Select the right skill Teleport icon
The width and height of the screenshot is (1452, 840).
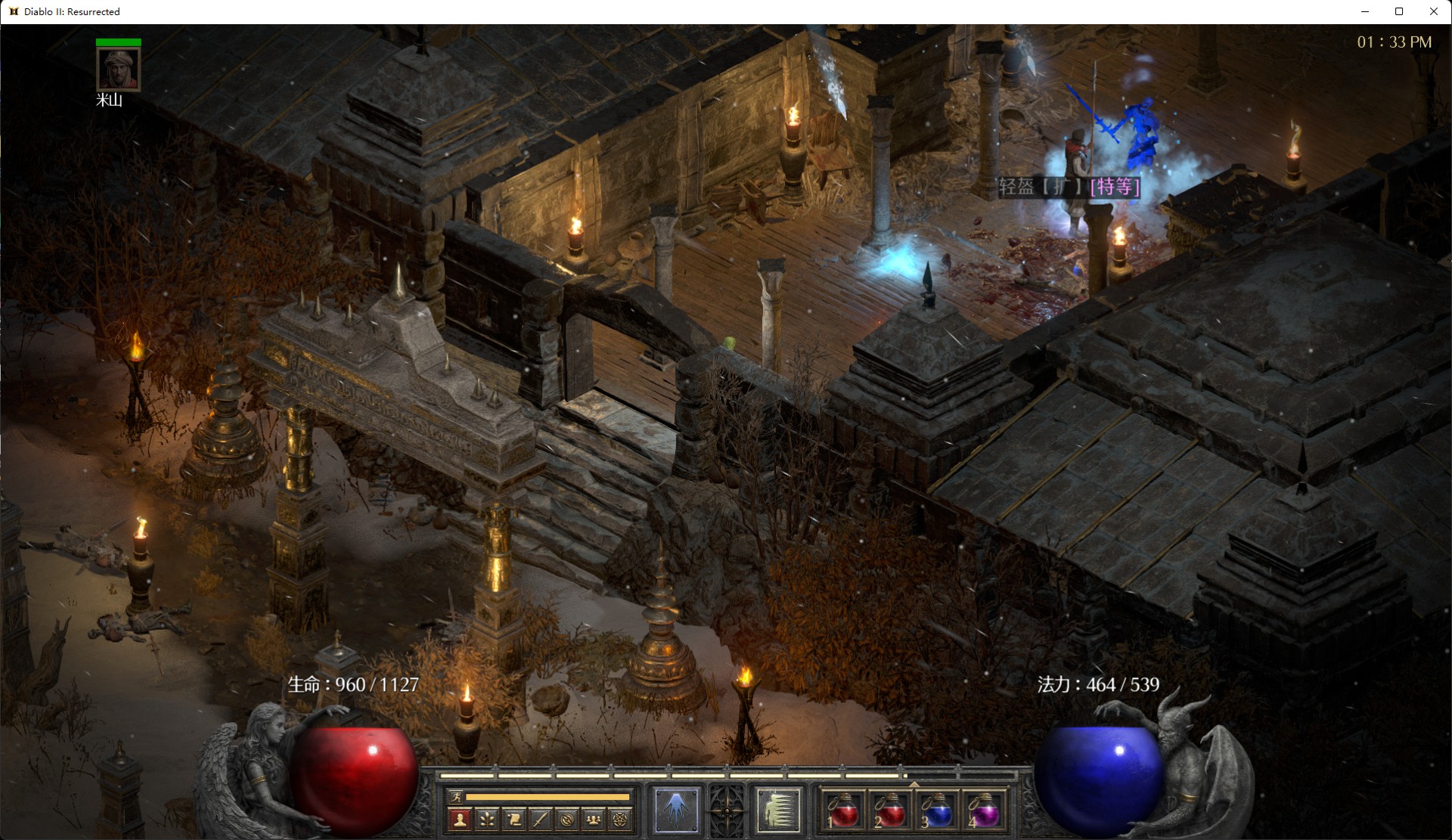(x=778, y=810)
